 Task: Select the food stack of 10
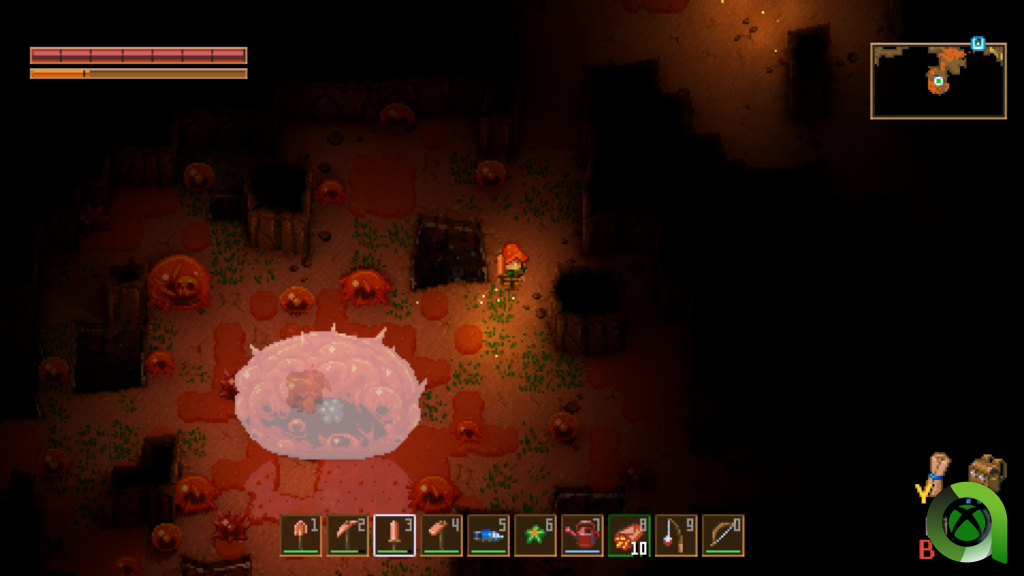tap(629, 535)
